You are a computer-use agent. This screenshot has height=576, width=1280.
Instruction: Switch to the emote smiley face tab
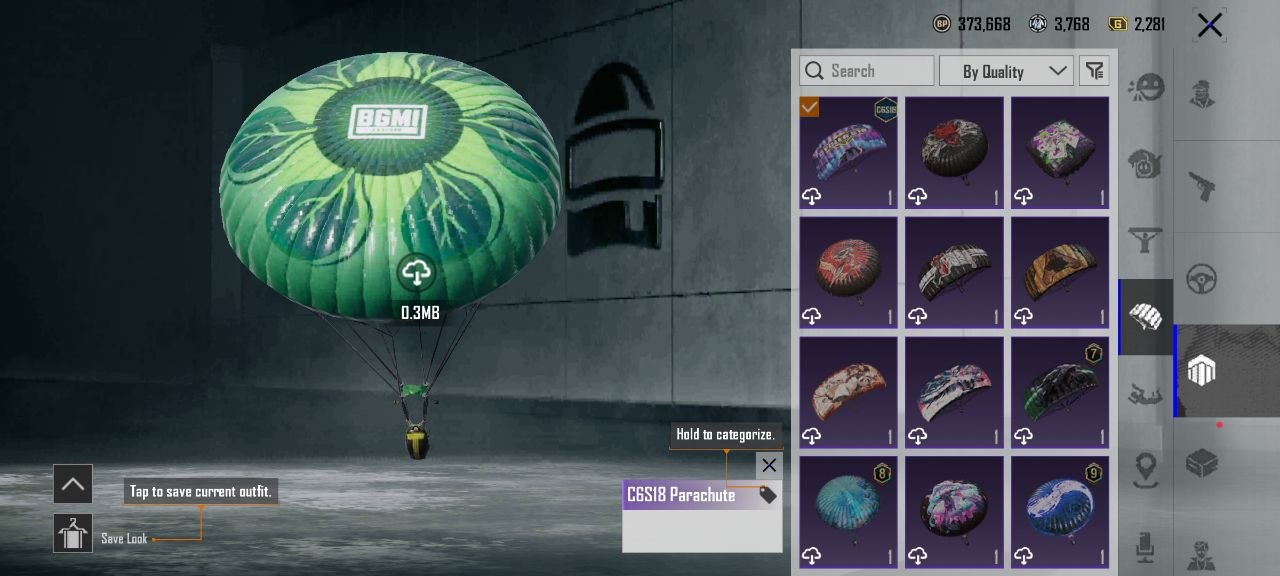(1145, 88)
